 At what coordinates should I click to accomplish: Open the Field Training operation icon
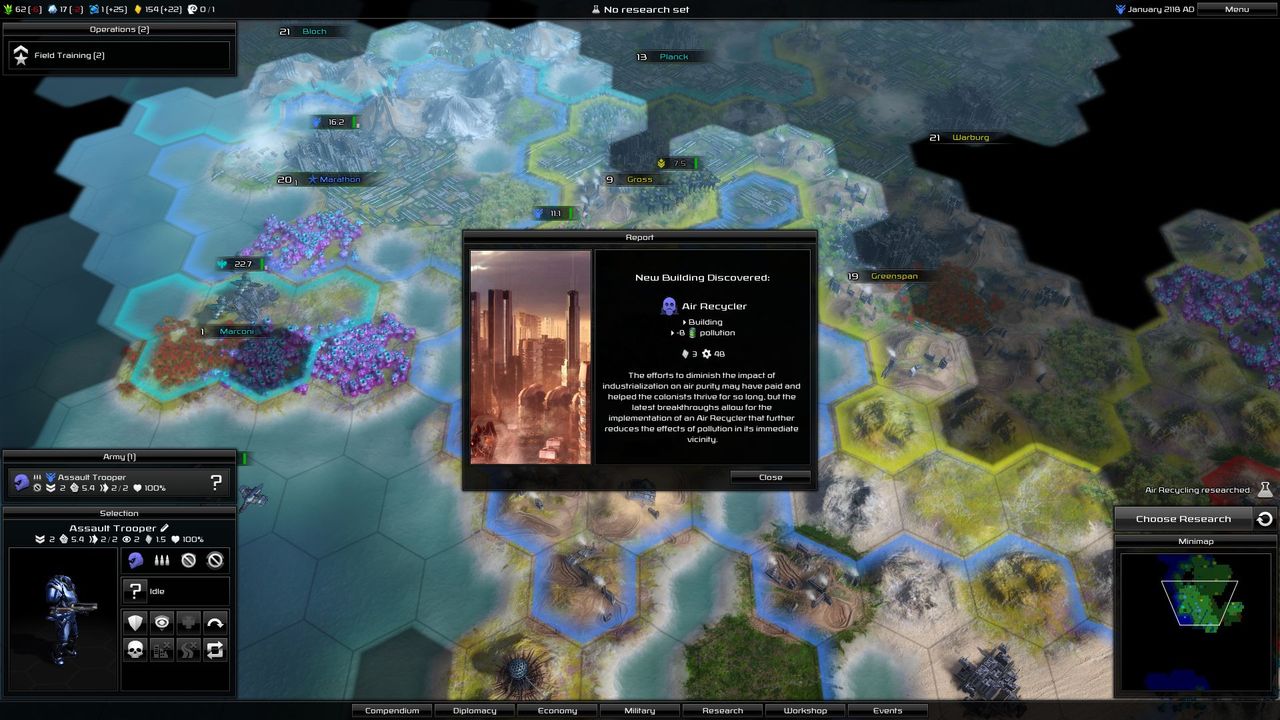pos(22,55)
